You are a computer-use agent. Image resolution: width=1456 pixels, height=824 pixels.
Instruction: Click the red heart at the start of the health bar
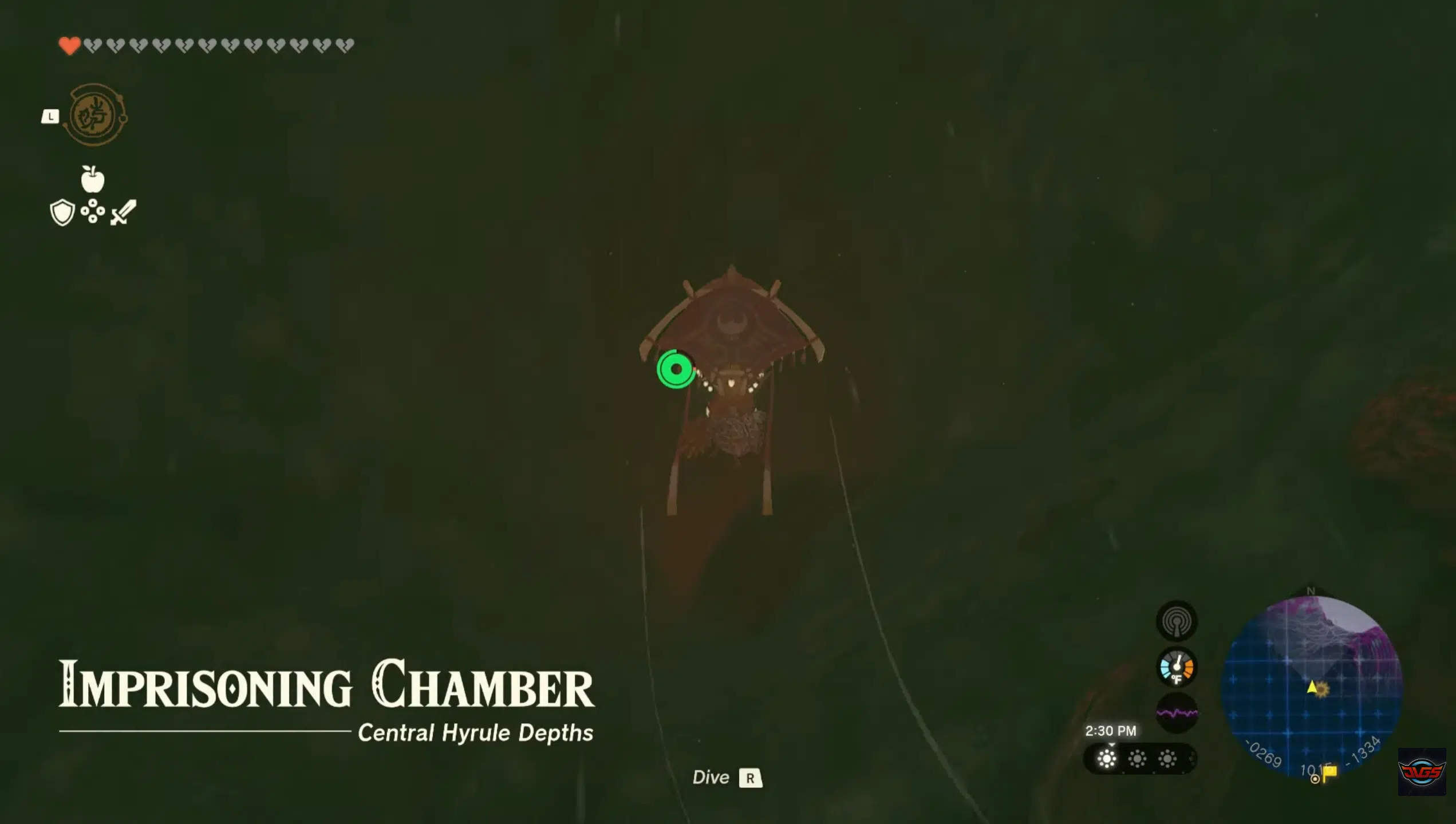point(69,44)
